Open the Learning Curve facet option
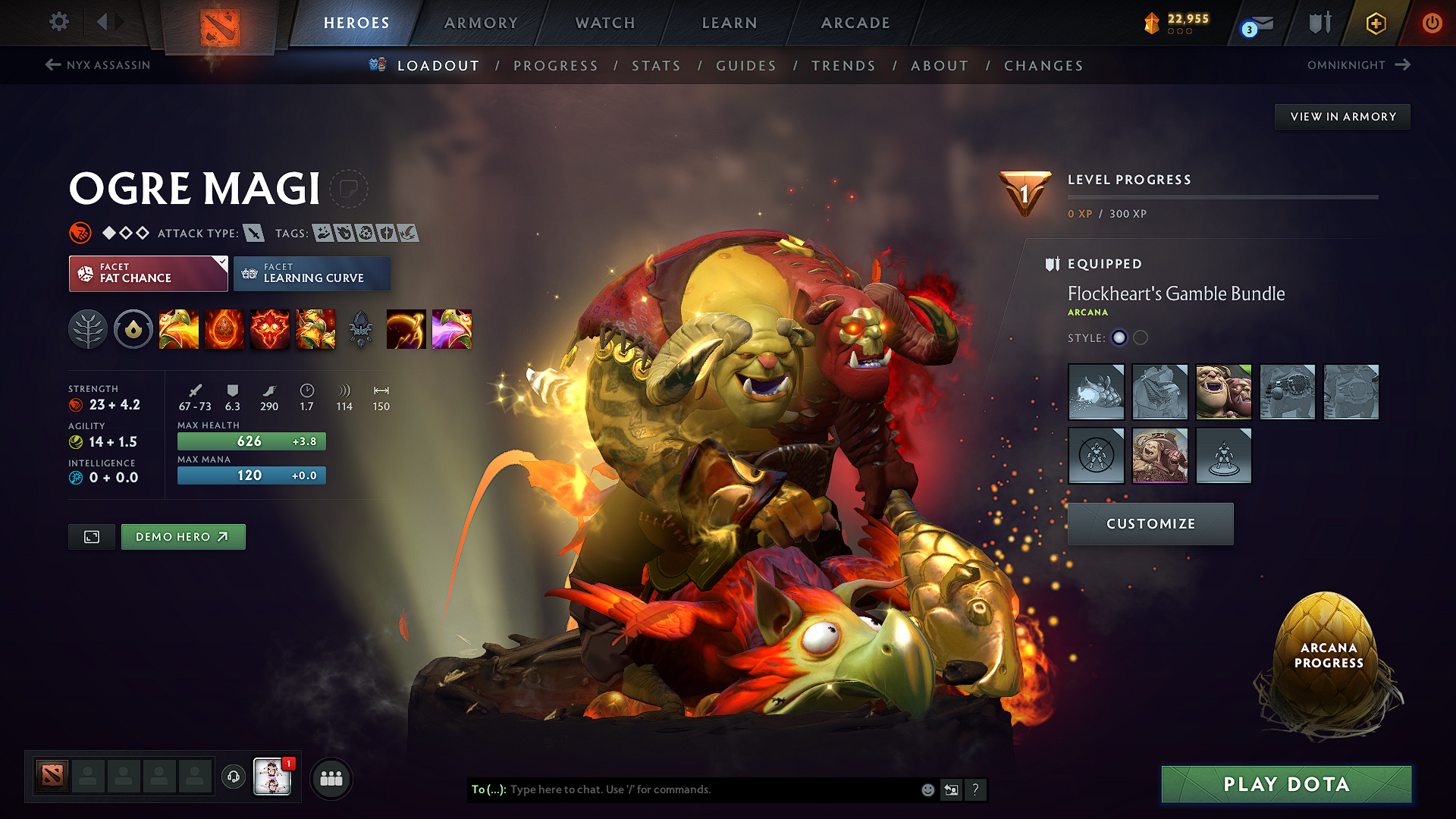1456x819 pixels. [x=312, y=273]
